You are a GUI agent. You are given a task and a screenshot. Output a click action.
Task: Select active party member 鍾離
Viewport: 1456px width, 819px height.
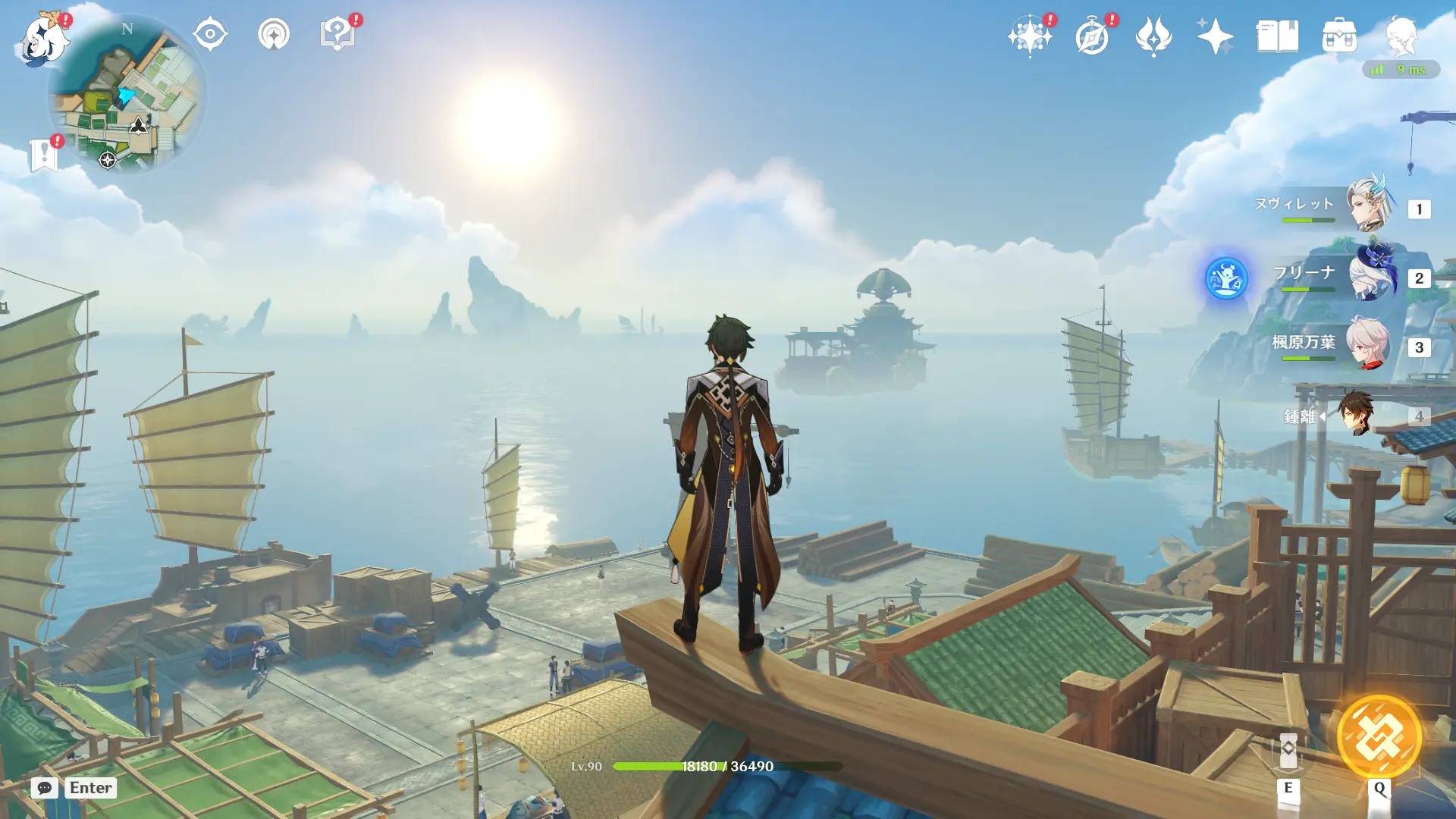pos(1355,414)
